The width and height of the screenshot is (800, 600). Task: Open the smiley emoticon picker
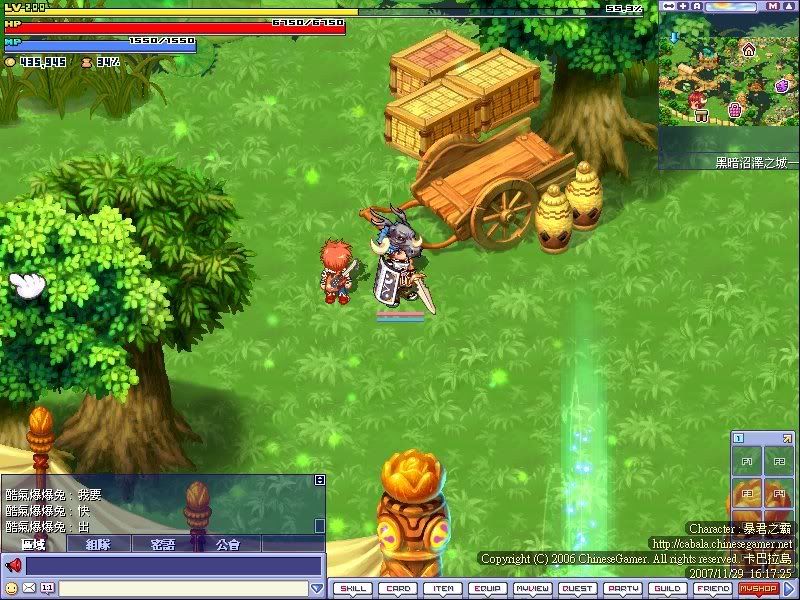(x=12, y=588)
